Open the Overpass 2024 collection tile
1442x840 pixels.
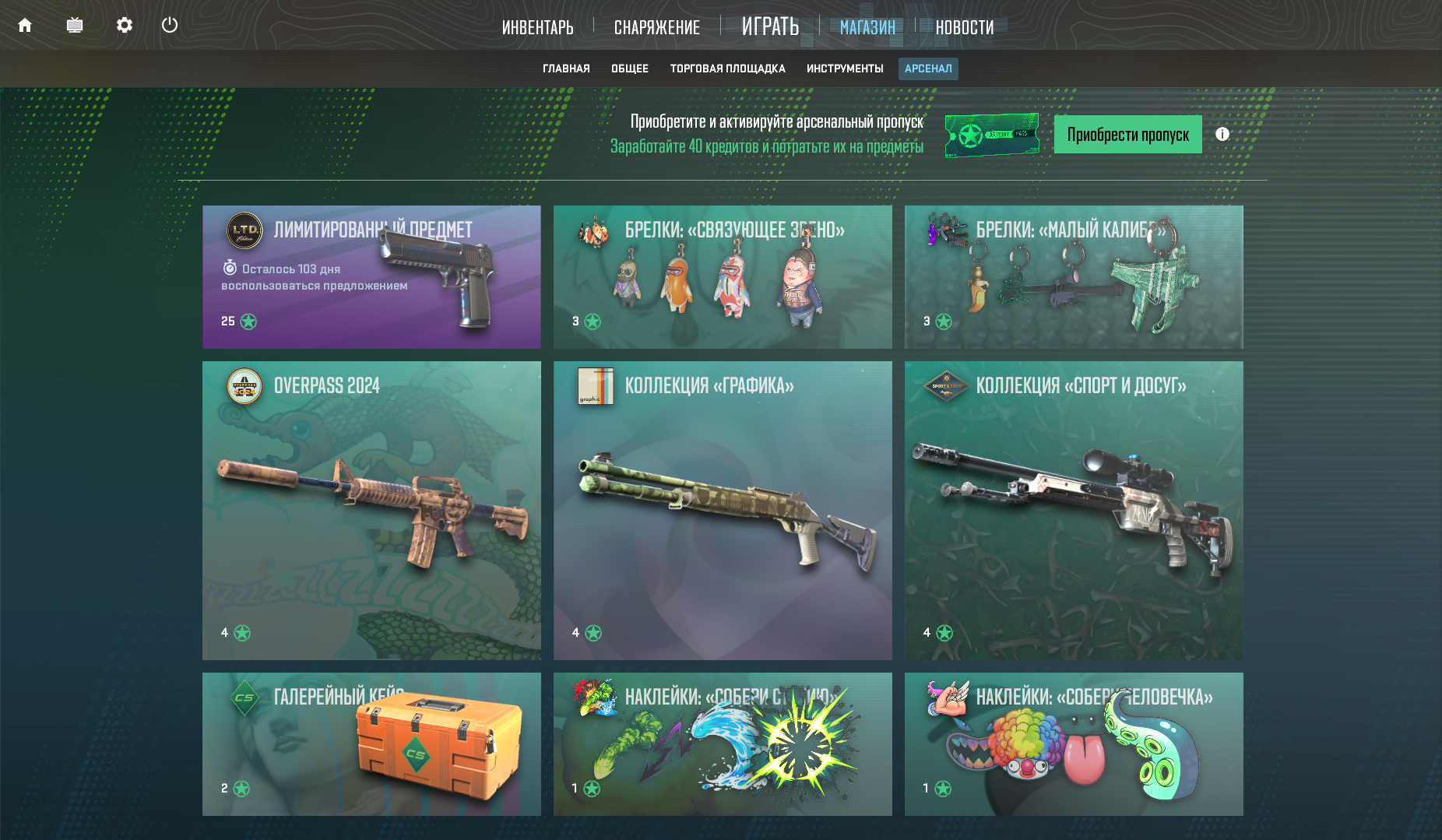point(371,511)
